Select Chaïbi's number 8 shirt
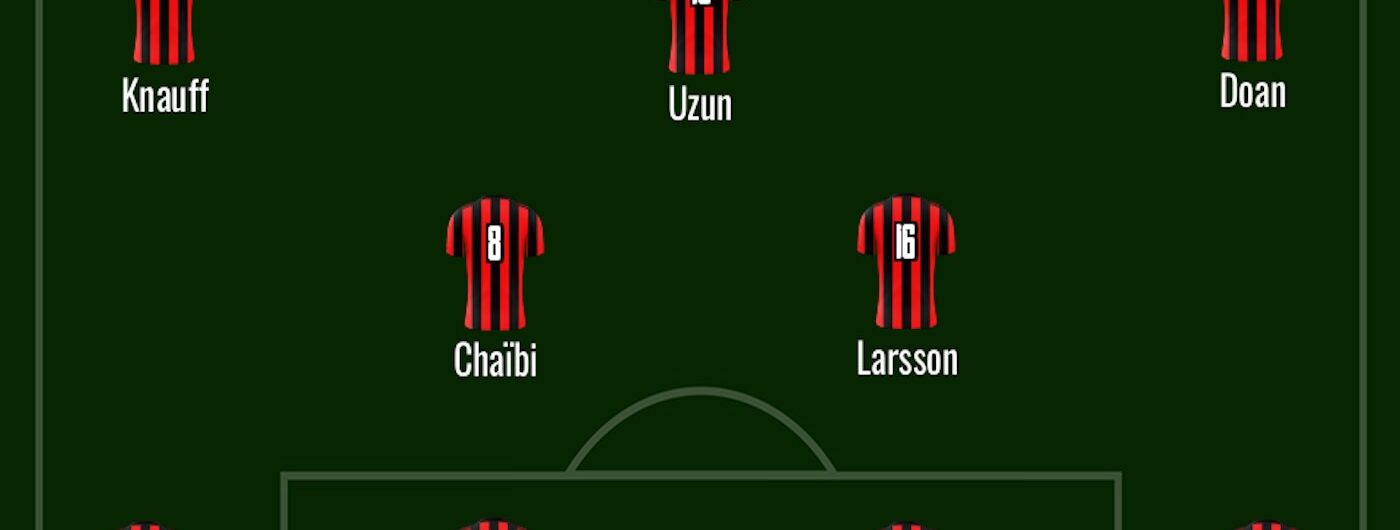Screen dimensions: 1400x530 click(494, 263)
